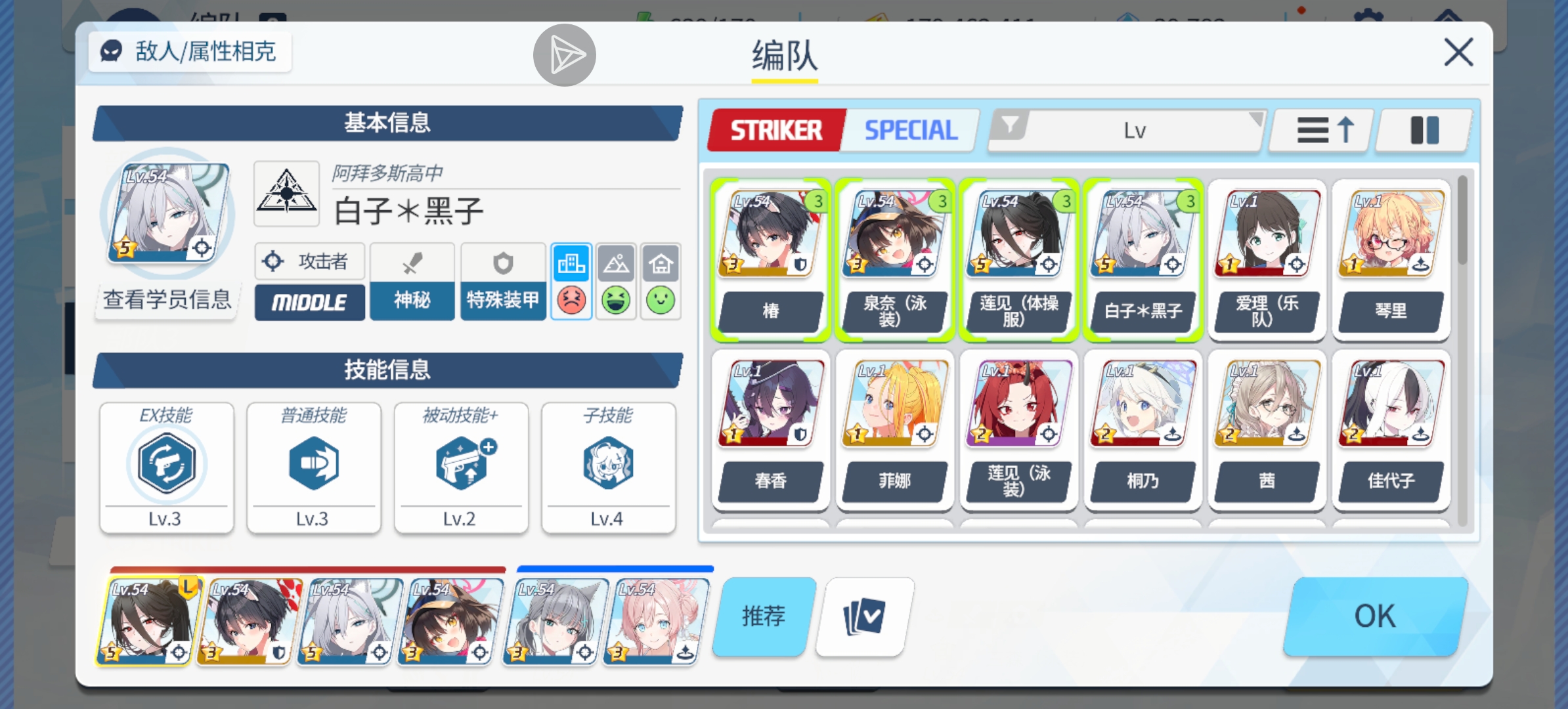Open the EX技能 skill icon
Screen dimensions: 1568x709
[166, 463]
